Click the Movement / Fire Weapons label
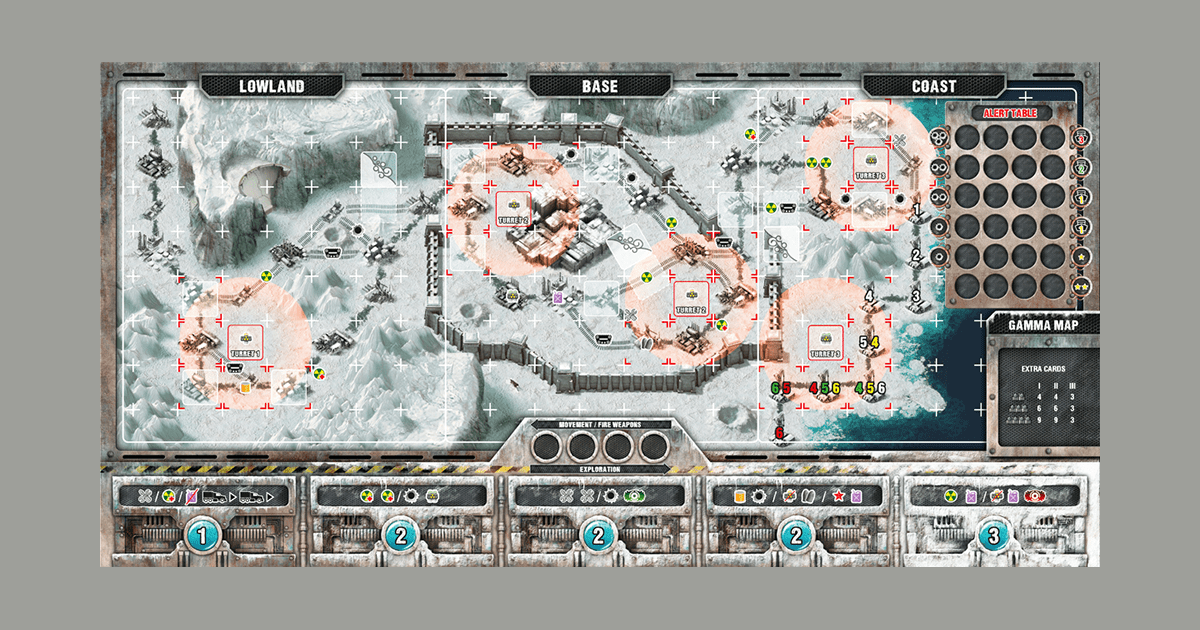The height and width of the screenshot is (630, 1200). point(599,424)
